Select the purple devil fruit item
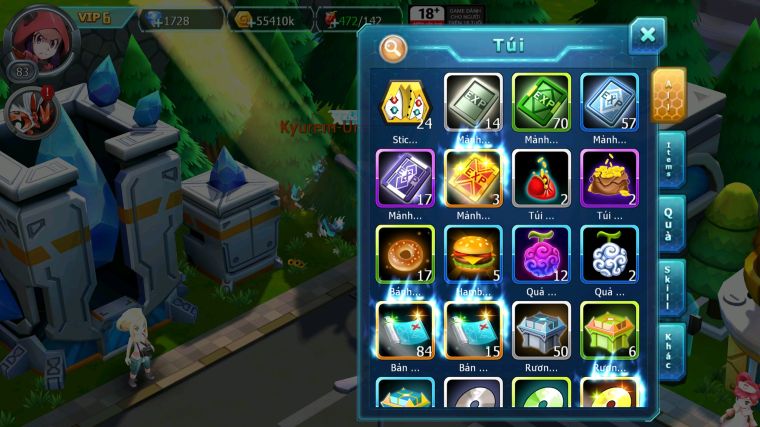This screenshot has width=760, height=427. (x=541, y=254)
